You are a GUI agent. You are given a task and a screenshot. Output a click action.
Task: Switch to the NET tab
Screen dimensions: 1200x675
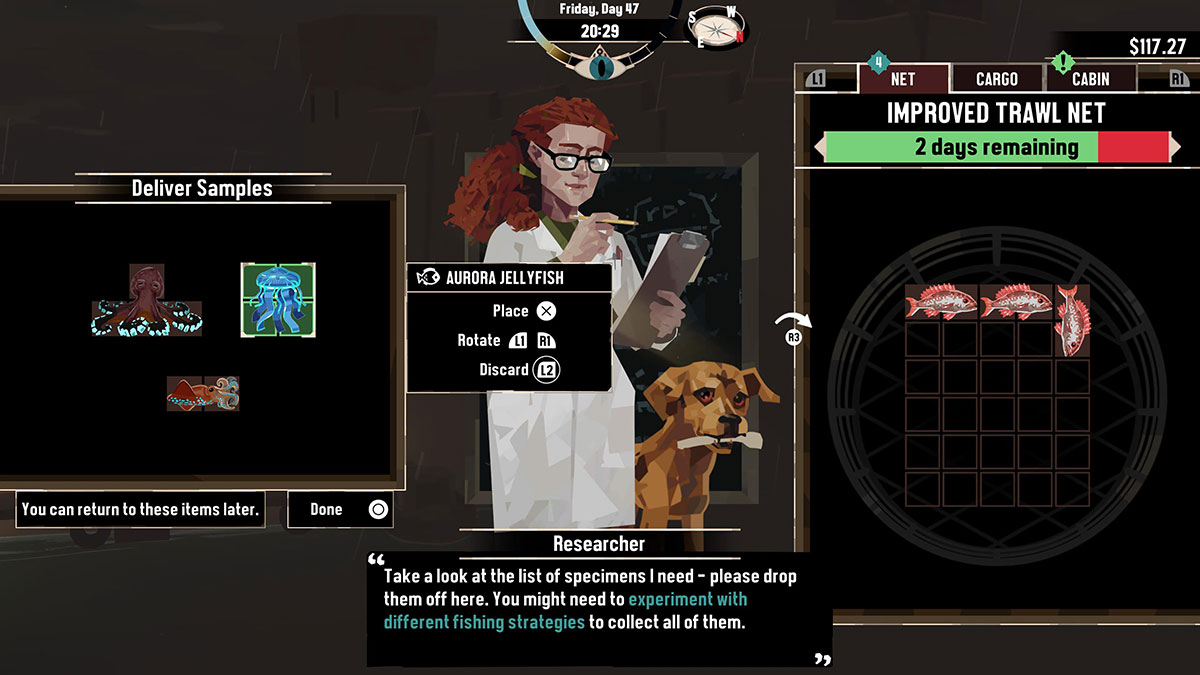coord(902,79)
